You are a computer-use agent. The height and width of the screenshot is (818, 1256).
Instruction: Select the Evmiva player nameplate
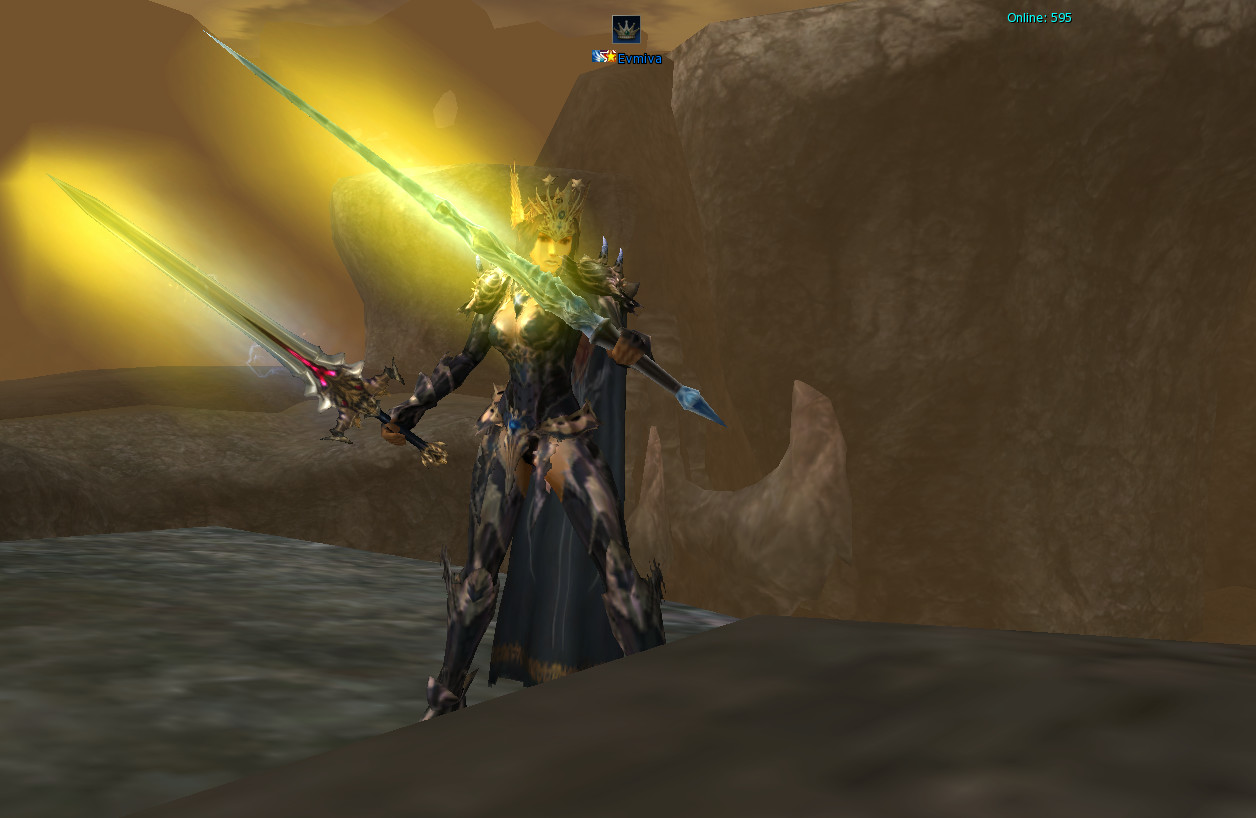pyautogui.click(x=638, y=58)
